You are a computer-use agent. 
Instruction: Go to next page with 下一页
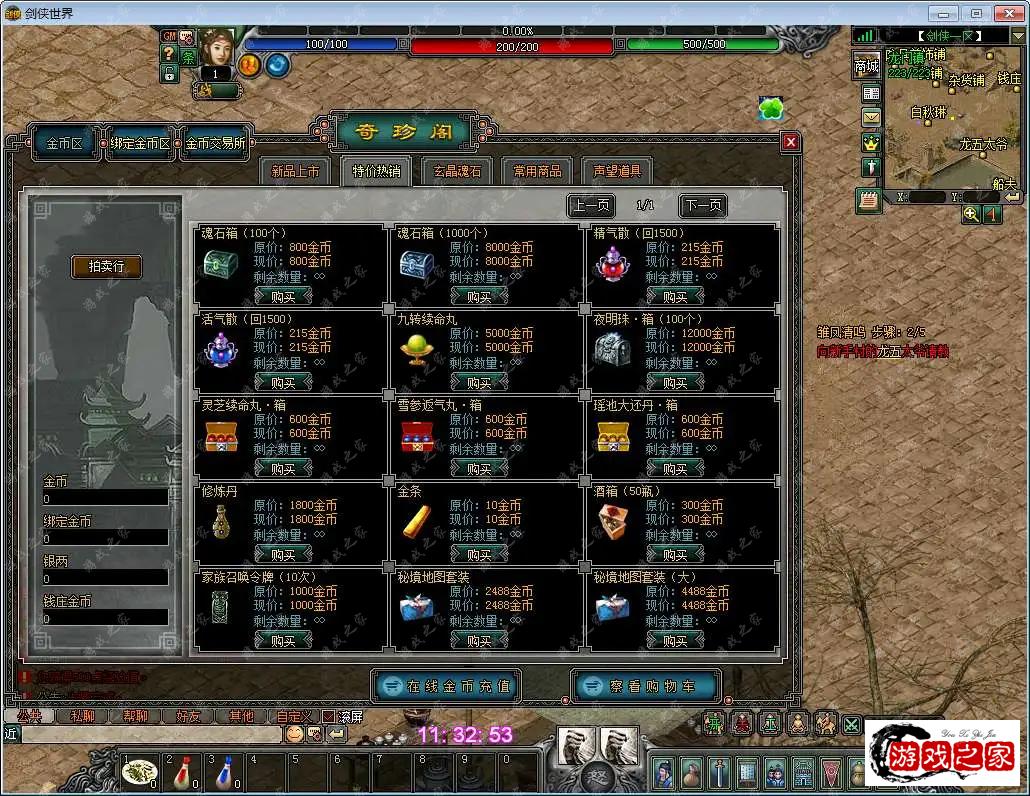[703, 206]
